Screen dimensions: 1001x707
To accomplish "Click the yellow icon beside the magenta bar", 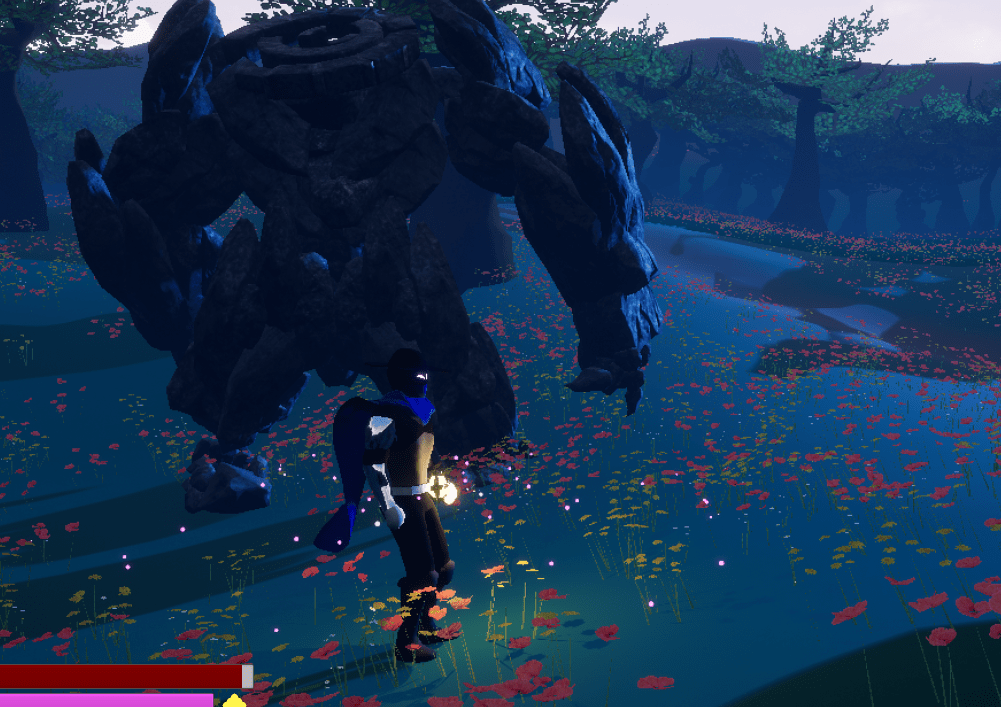I will click(x=233, y=700).
